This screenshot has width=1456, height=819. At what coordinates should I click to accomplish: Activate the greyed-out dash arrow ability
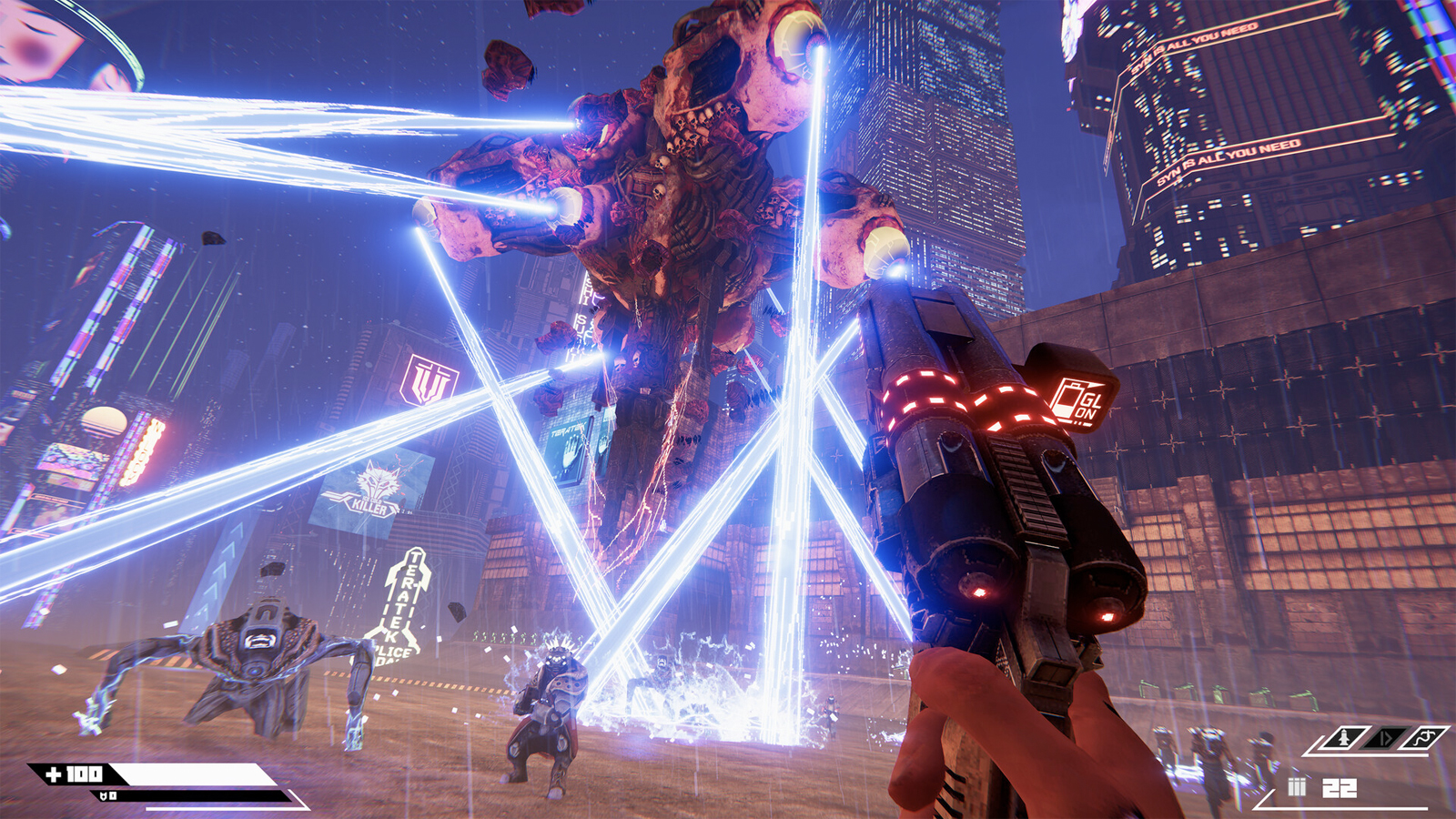pyautogui.click(x=1384, y=737)
